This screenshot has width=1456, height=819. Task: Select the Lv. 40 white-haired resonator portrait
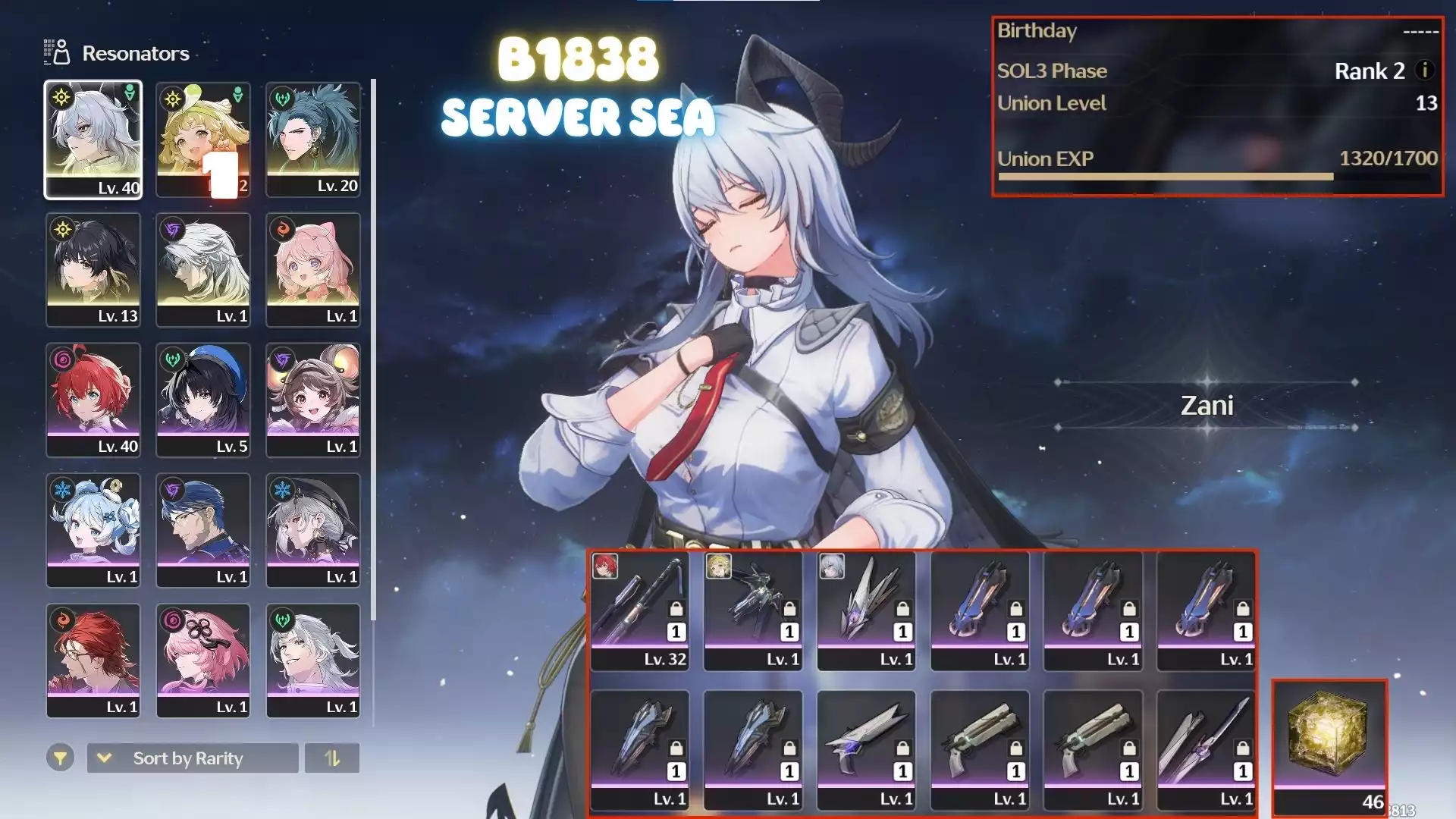pos(93,140)
